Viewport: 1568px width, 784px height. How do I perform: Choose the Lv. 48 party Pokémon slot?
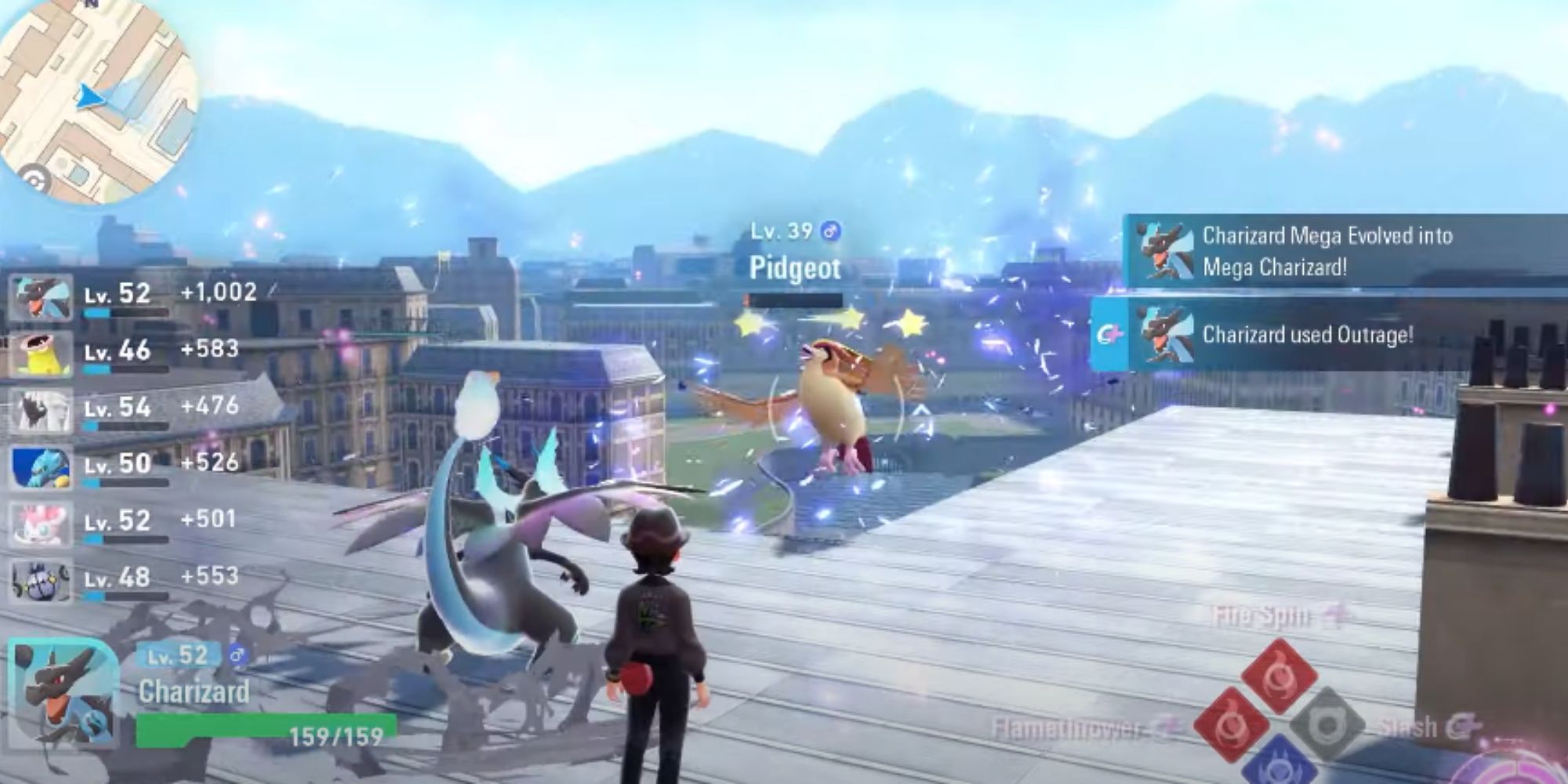pos(41,580)
